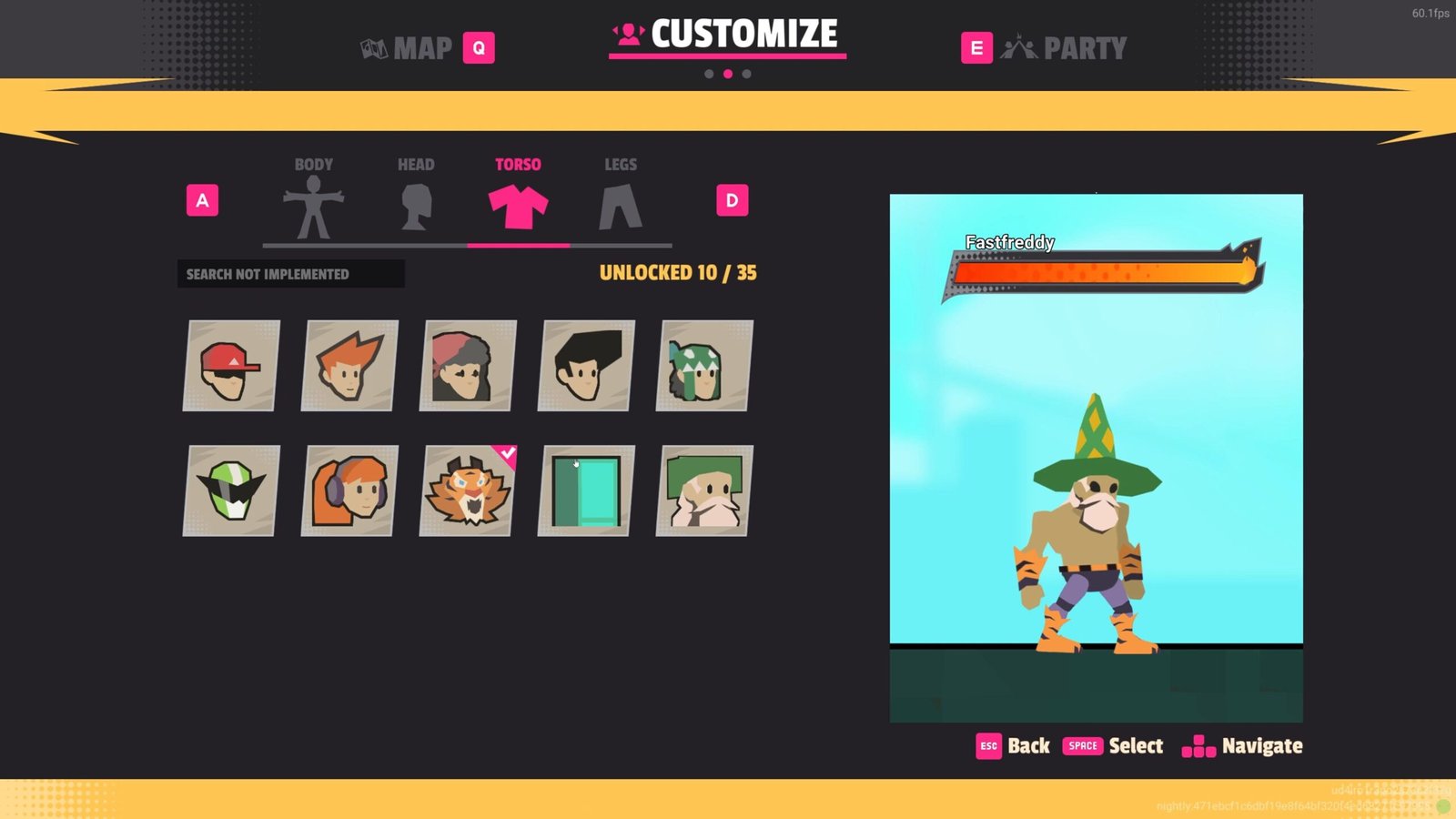
Task: Click the Back button
Action: [x=1013, y=746]
